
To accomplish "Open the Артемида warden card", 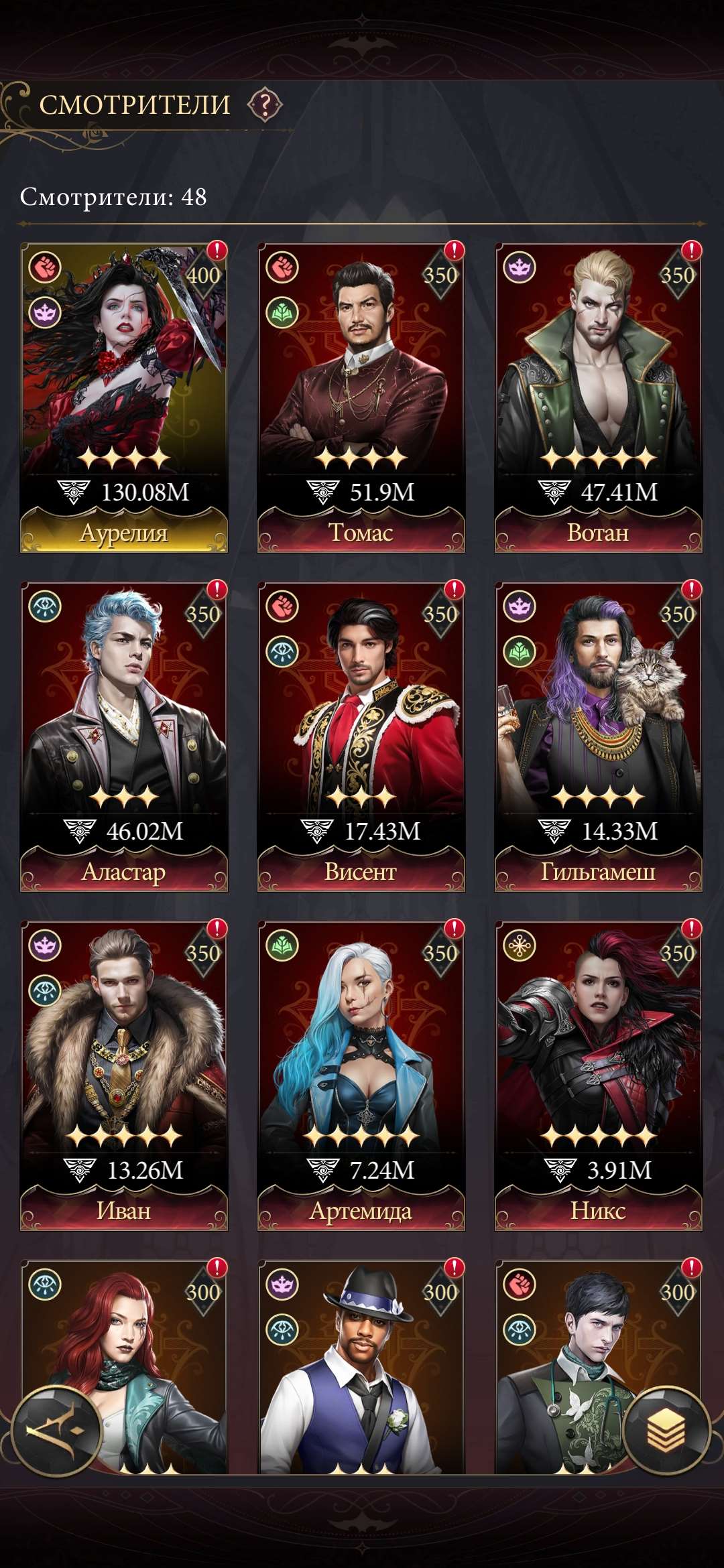I will click(361, 1075).
